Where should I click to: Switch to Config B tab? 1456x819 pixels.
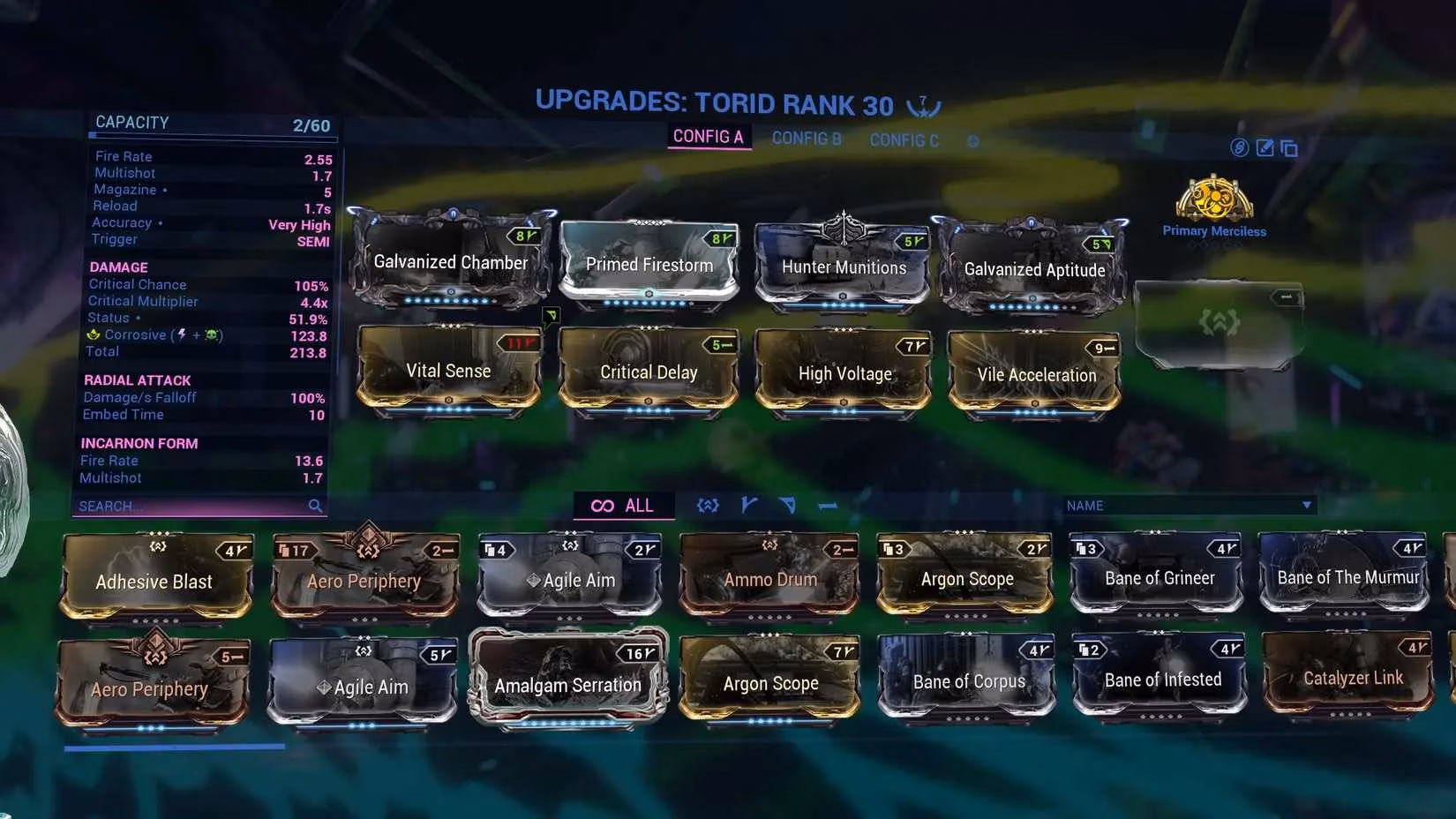click(805, 139)
